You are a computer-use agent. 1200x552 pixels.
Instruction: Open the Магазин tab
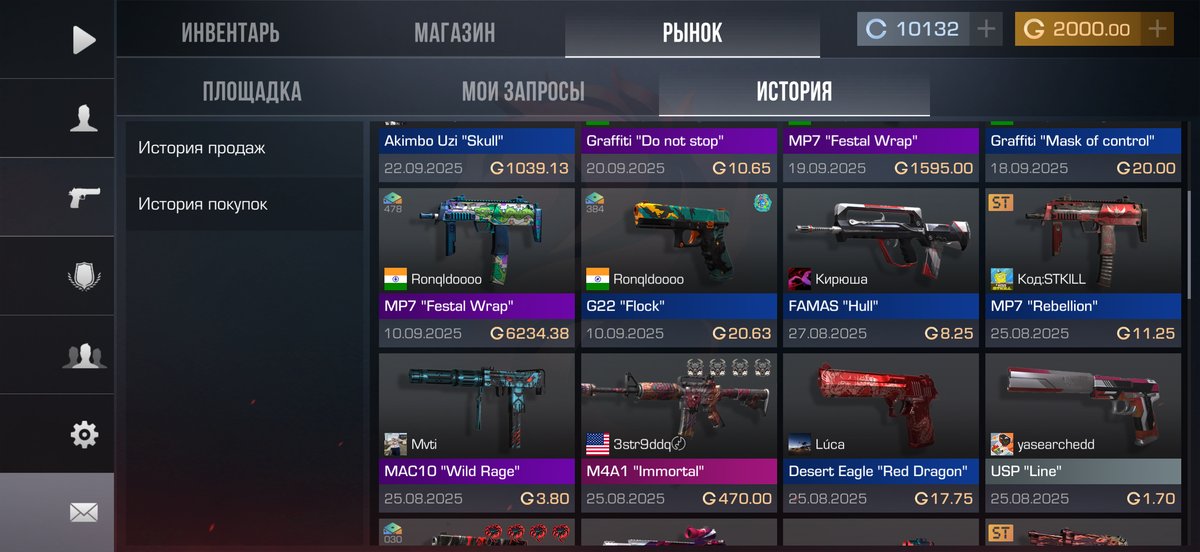454,32
